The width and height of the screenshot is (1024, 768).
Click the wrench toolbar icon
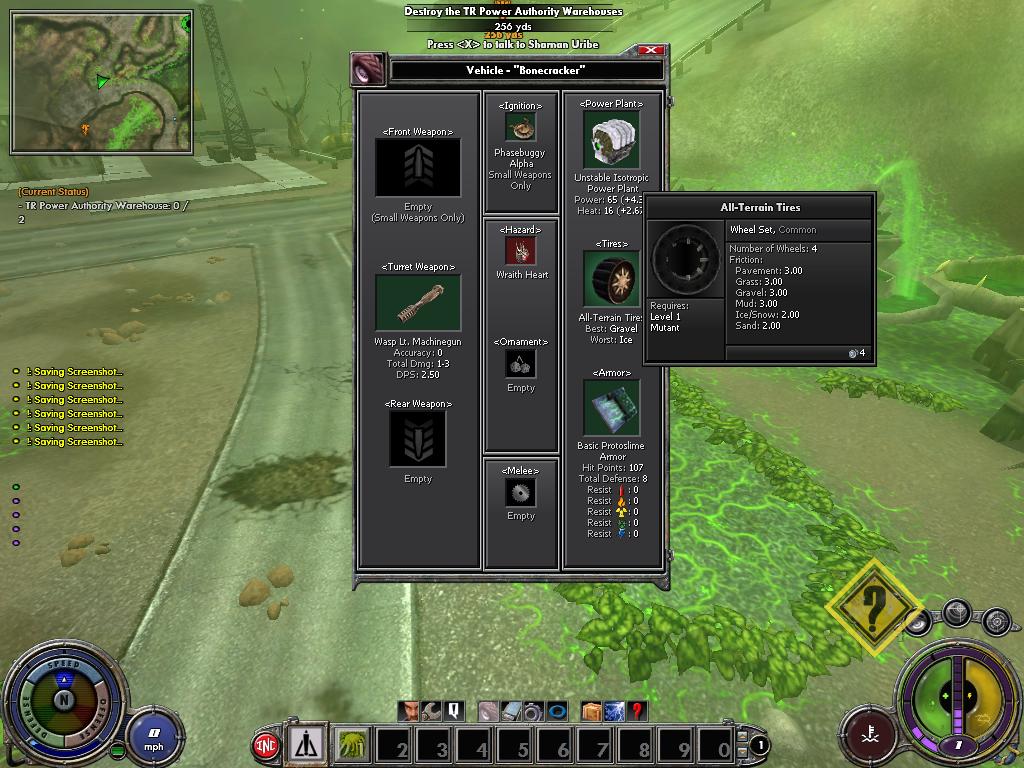click(x=431, y=711)
